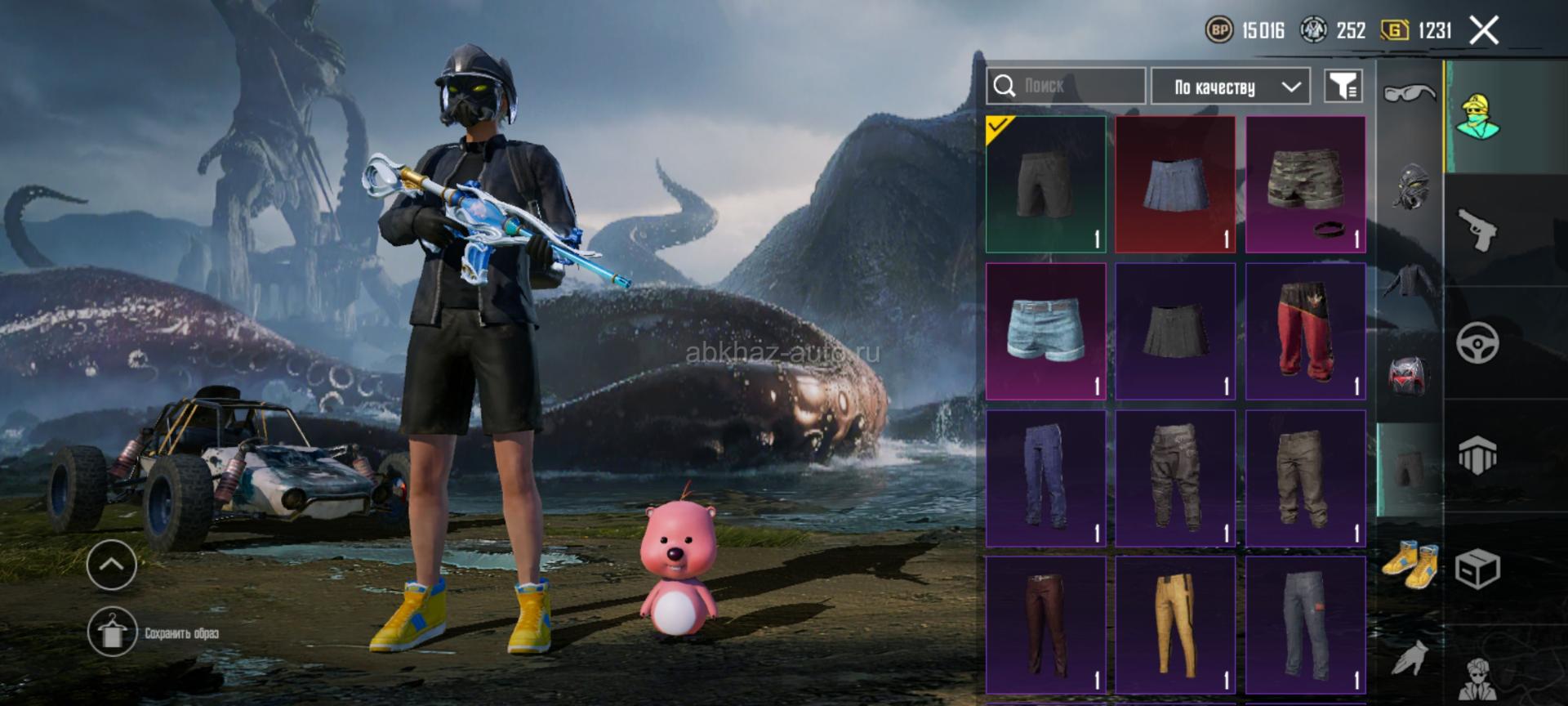
Task: Close the inventory screen
Action: [1483, 31]
